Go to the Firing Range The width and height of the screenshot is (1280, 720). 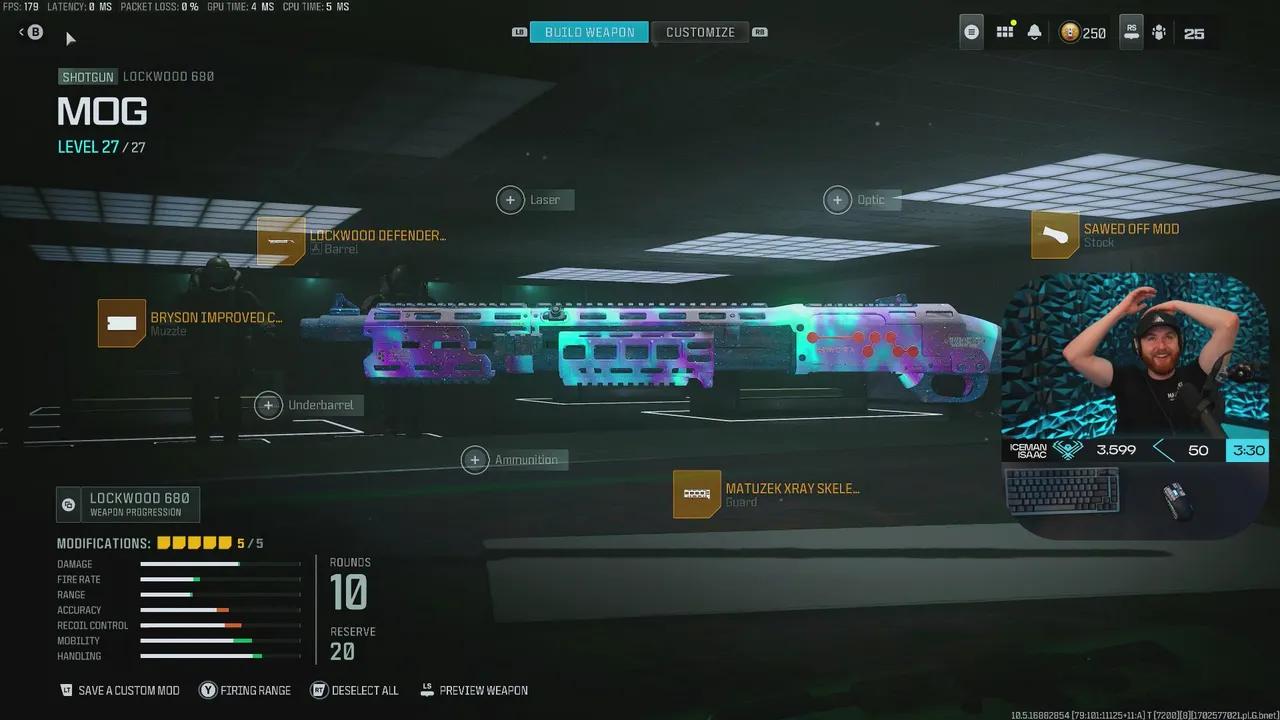point(245,690)
